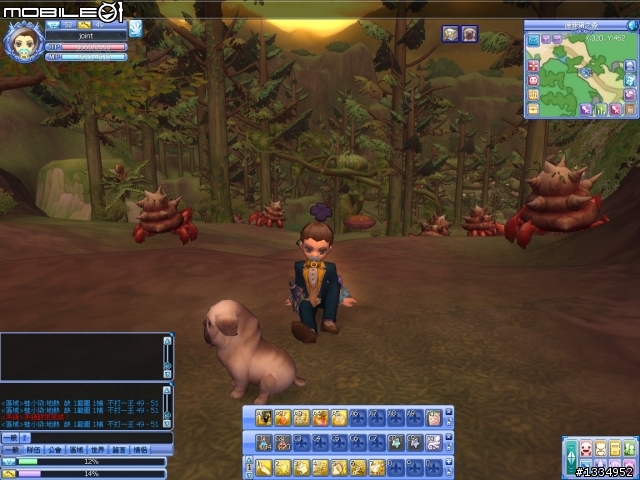The image size is (640, 480).
Task: Click the pug pet buff icon
Action: (469, 34)
